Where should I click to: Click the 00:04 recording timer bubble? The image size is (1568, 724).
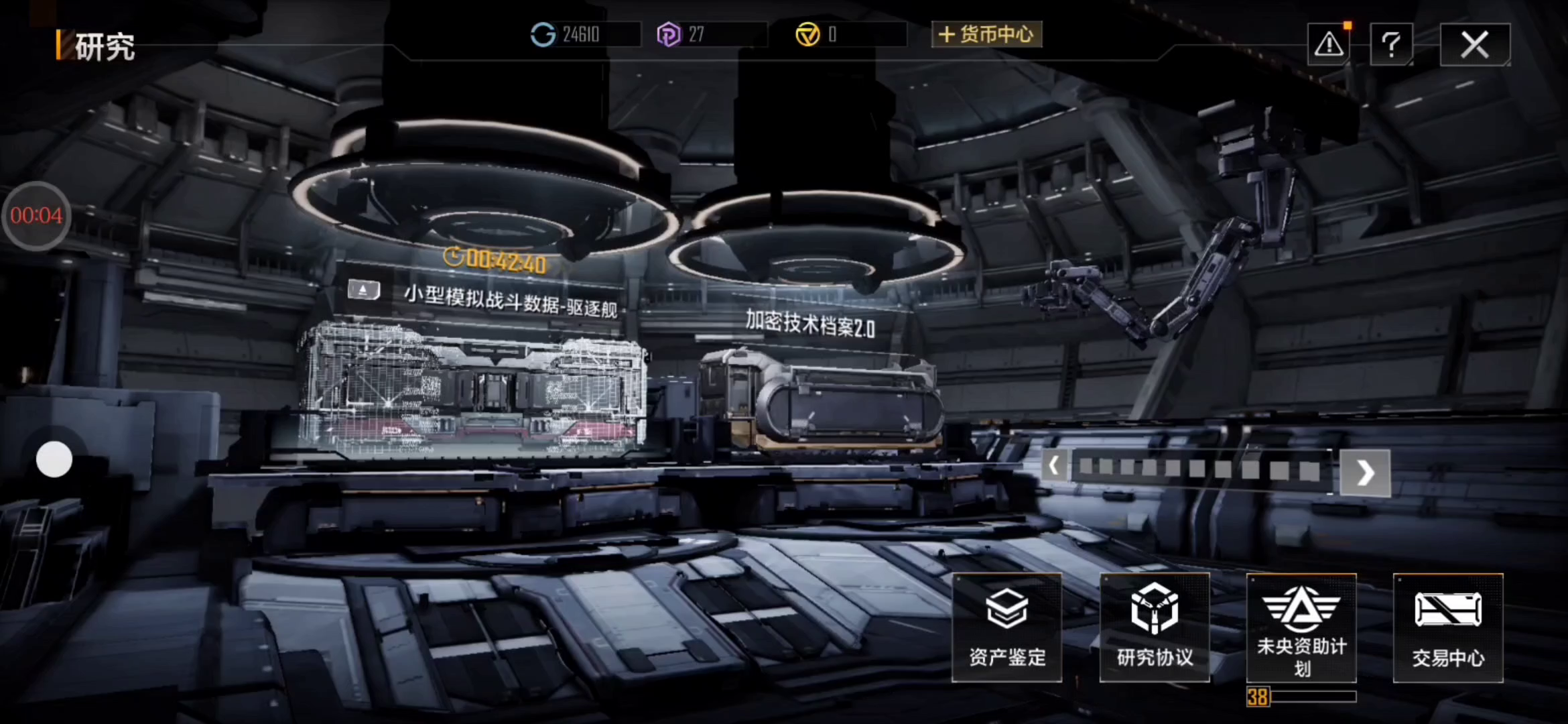[x=36, y=216]
